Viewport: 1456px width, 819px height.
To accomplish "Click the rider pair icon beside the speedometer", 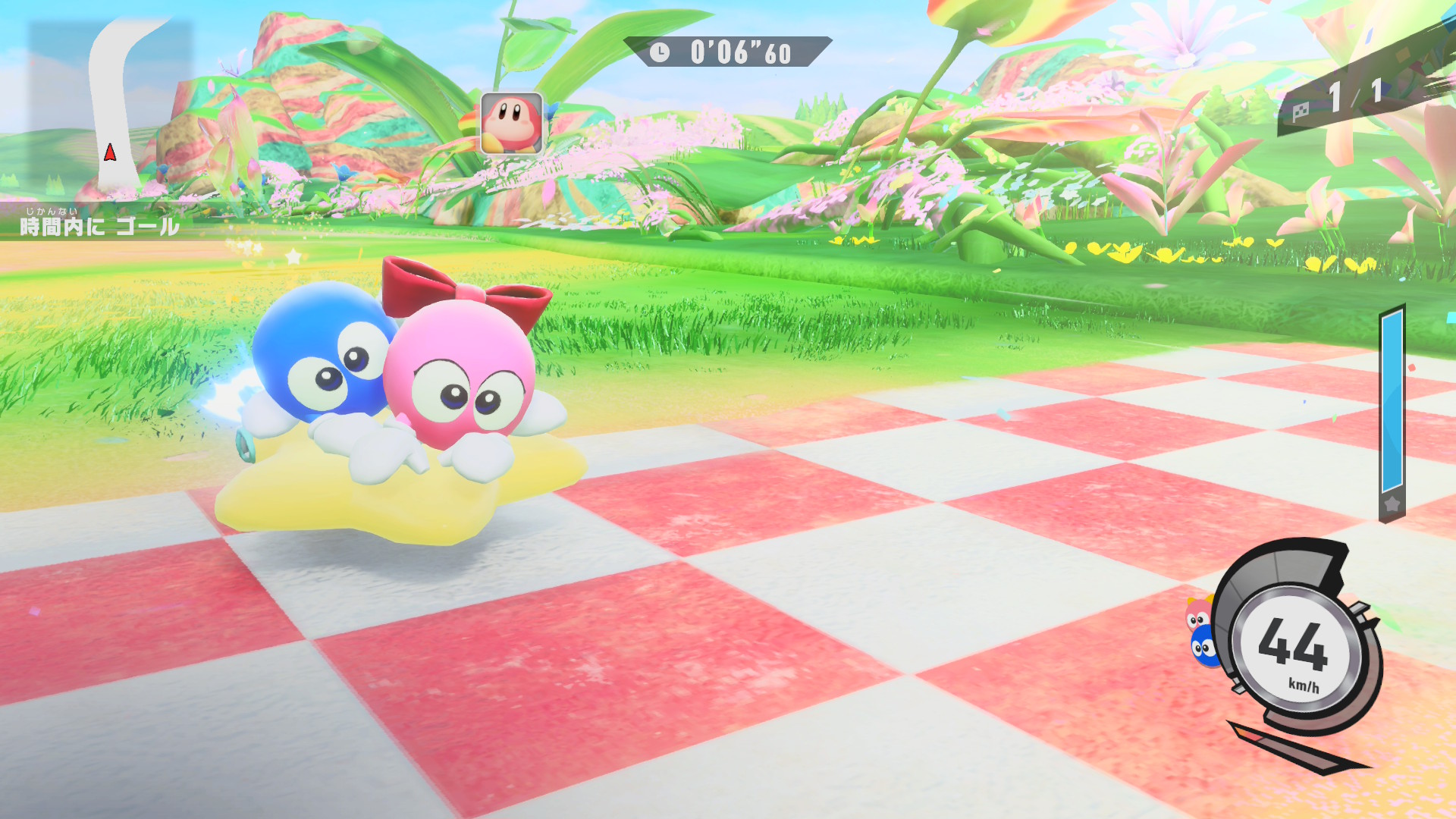I will tap(1201, 632).
